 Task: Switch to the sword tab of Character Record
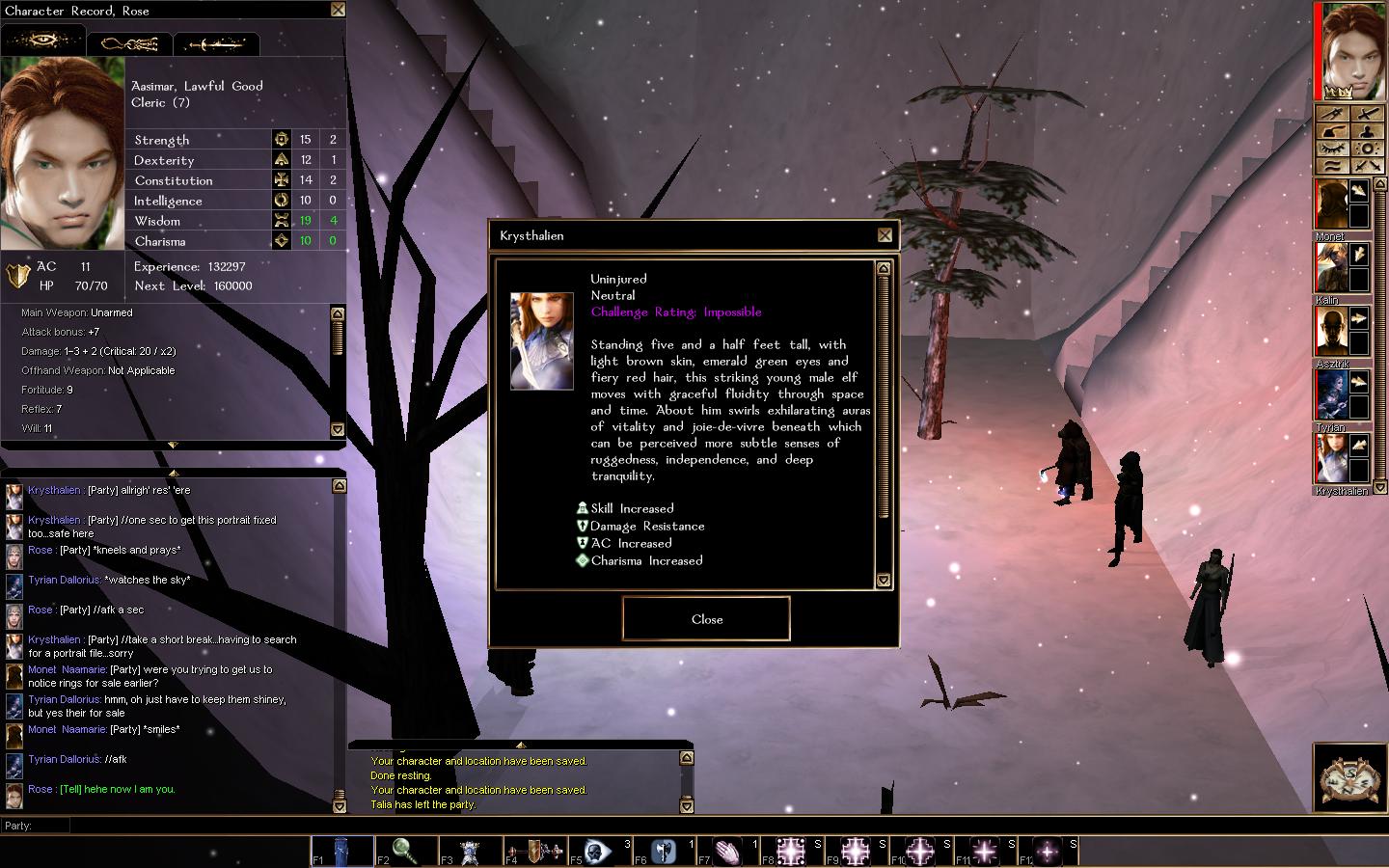(216, 43)
